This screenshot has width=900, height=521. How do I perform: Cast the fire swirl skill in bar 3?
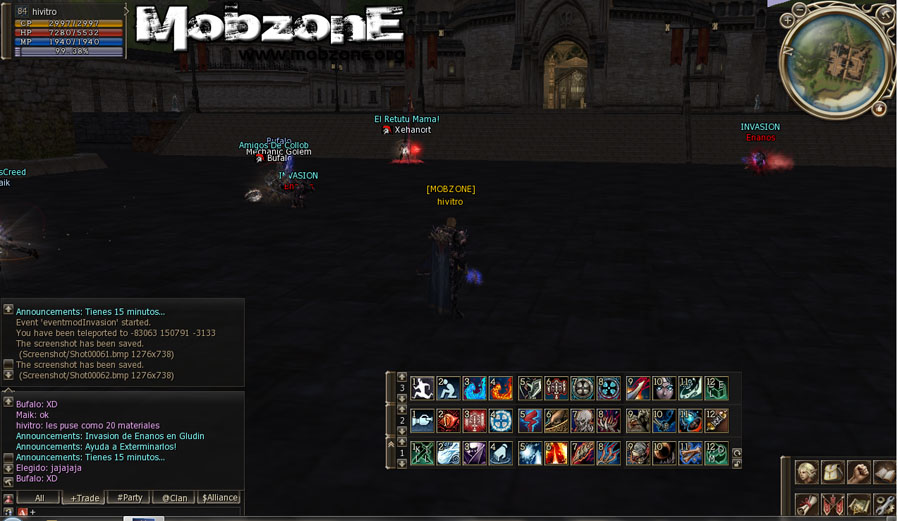[x=501, y=388]
